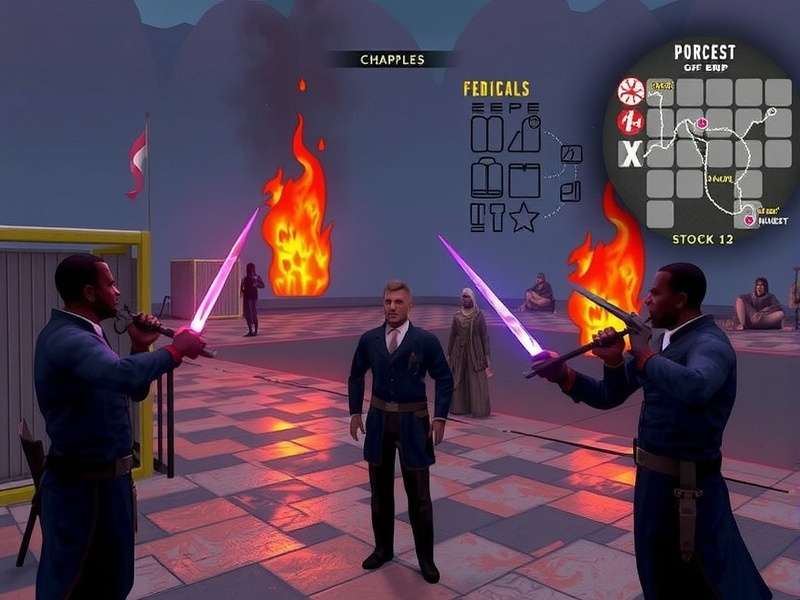Click the red spoked-wheel minimap icon
800x600 pixels.
pos(631,93)
